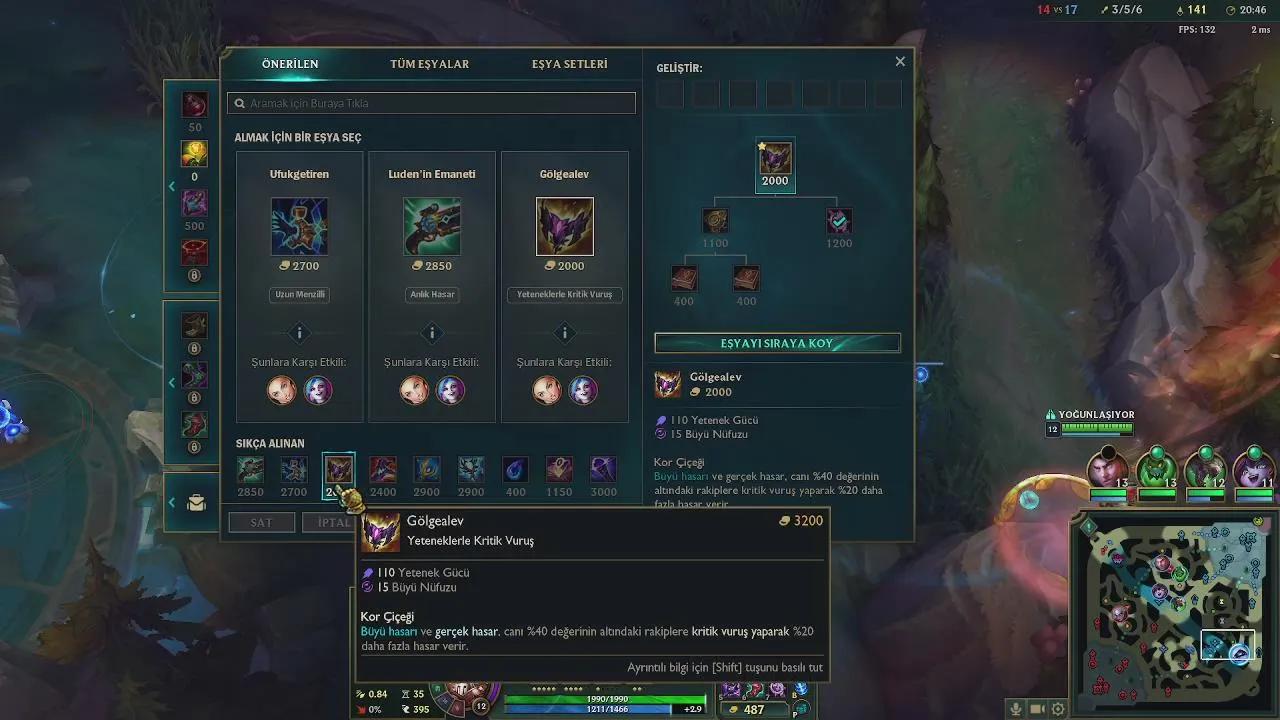
Task: Click the SAT sell button
Action: point(261,521)
